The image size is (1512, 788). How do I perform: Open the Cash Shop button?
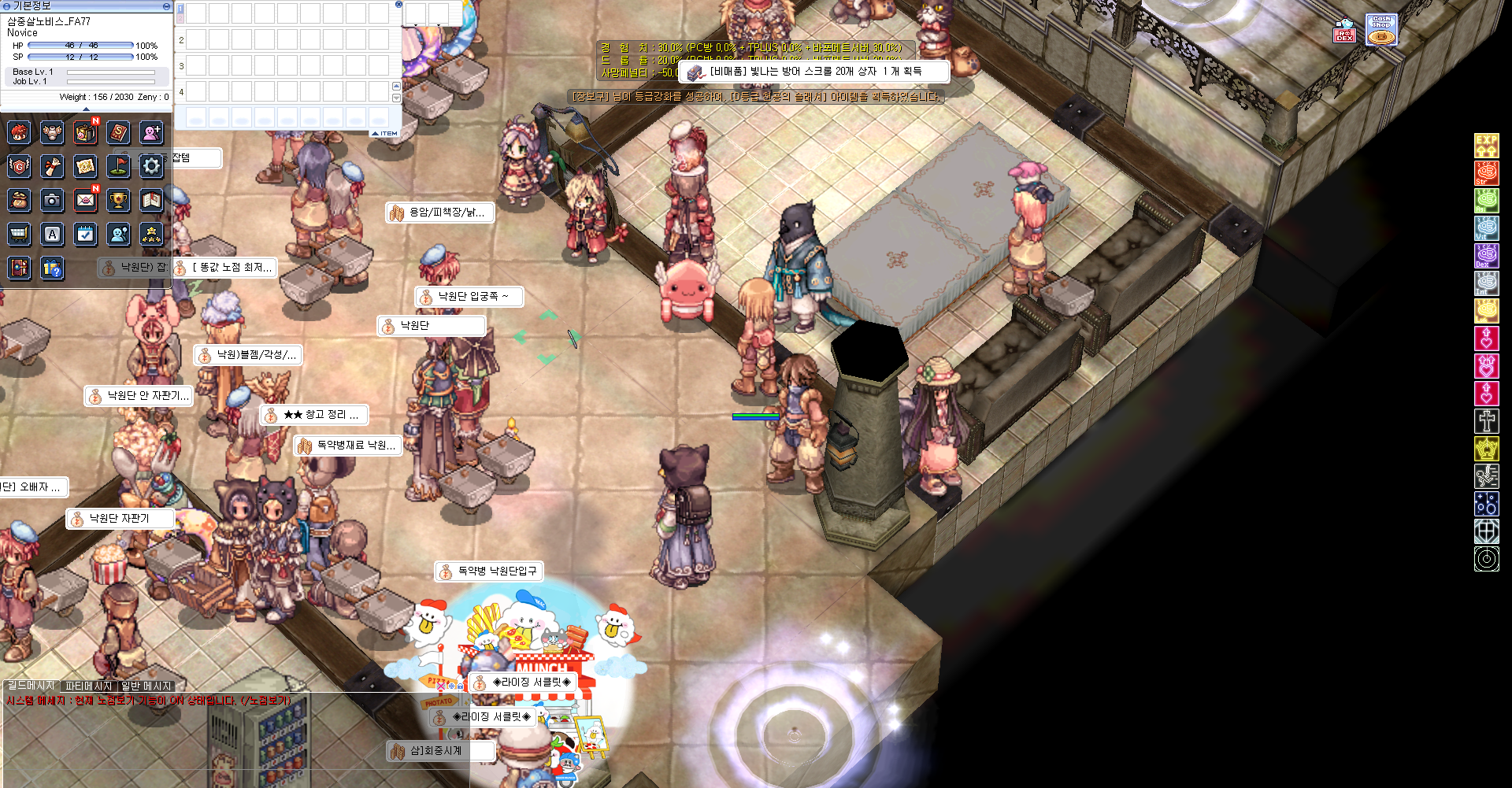pyautogui.click(x=1381, y=30)
